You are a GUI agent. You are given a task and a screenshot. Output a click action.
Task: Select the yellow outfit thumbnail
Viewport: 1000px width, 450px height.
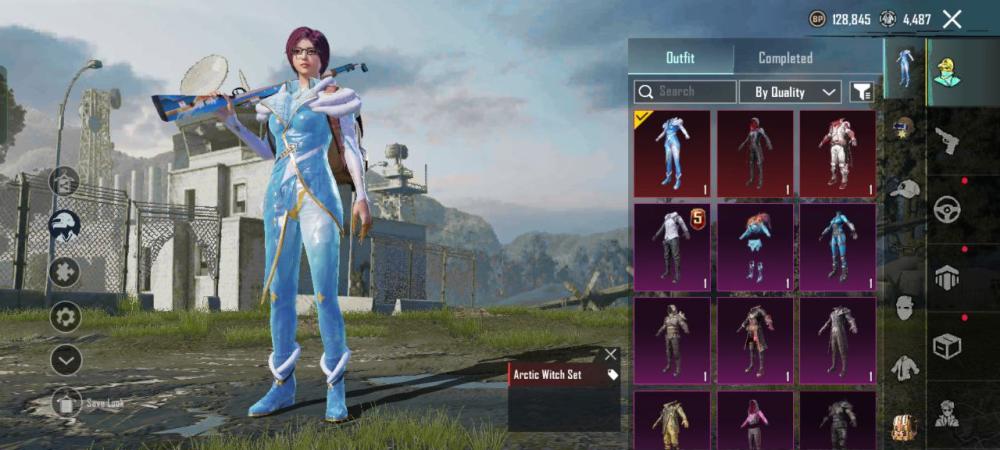(x=672, y=420)
